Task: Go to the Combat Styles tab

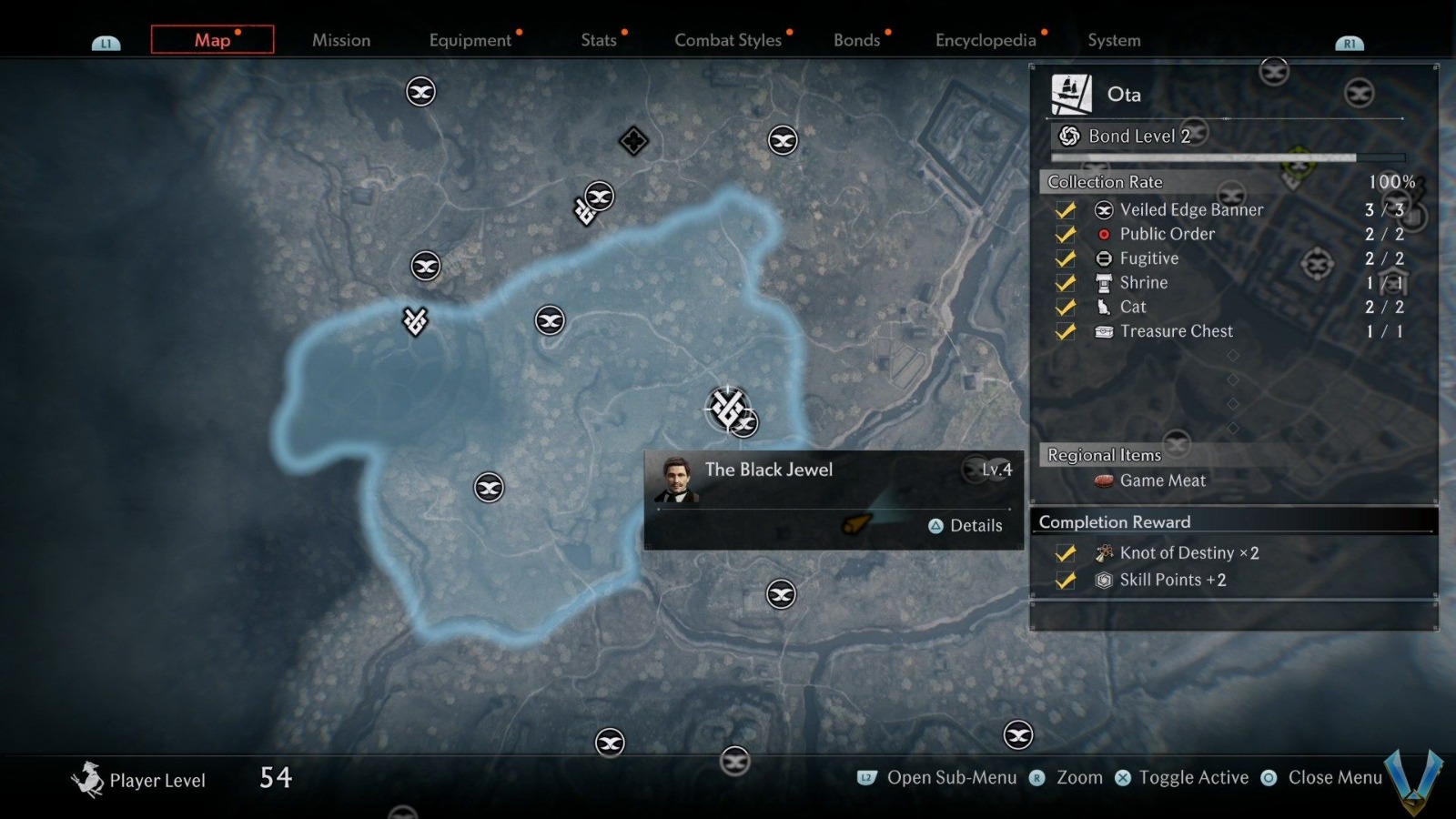Action: [728, 40]
